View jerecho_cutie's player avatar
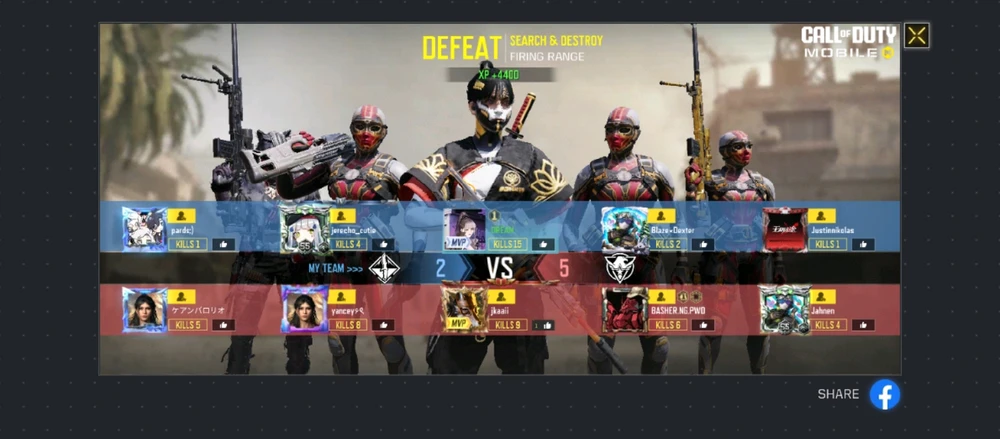Screen dimensions: 1000x439 point(303,229)
